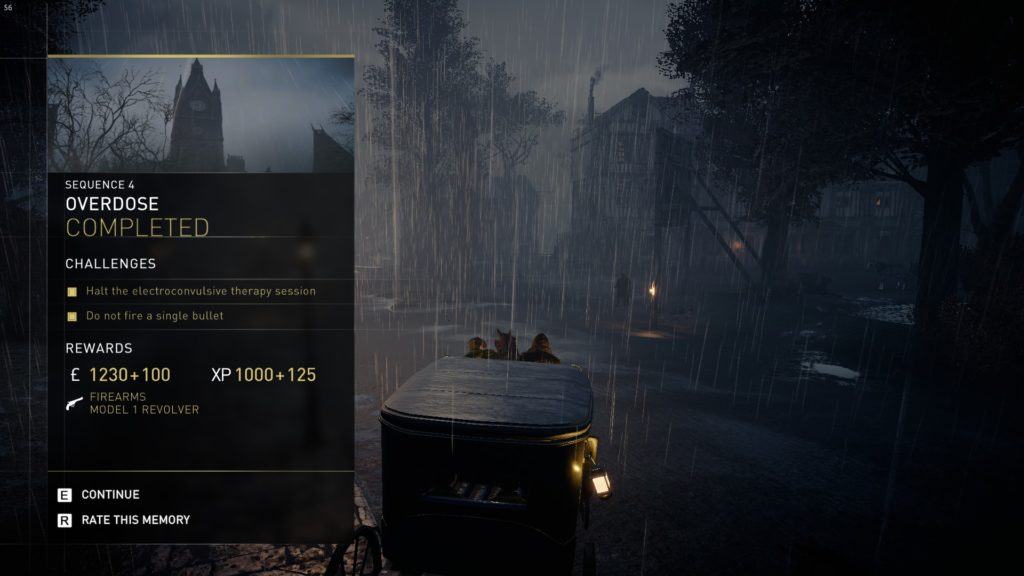
Task: Select the 'Do not fire a single bullet' challenge
Action: [x=154, y=316]
